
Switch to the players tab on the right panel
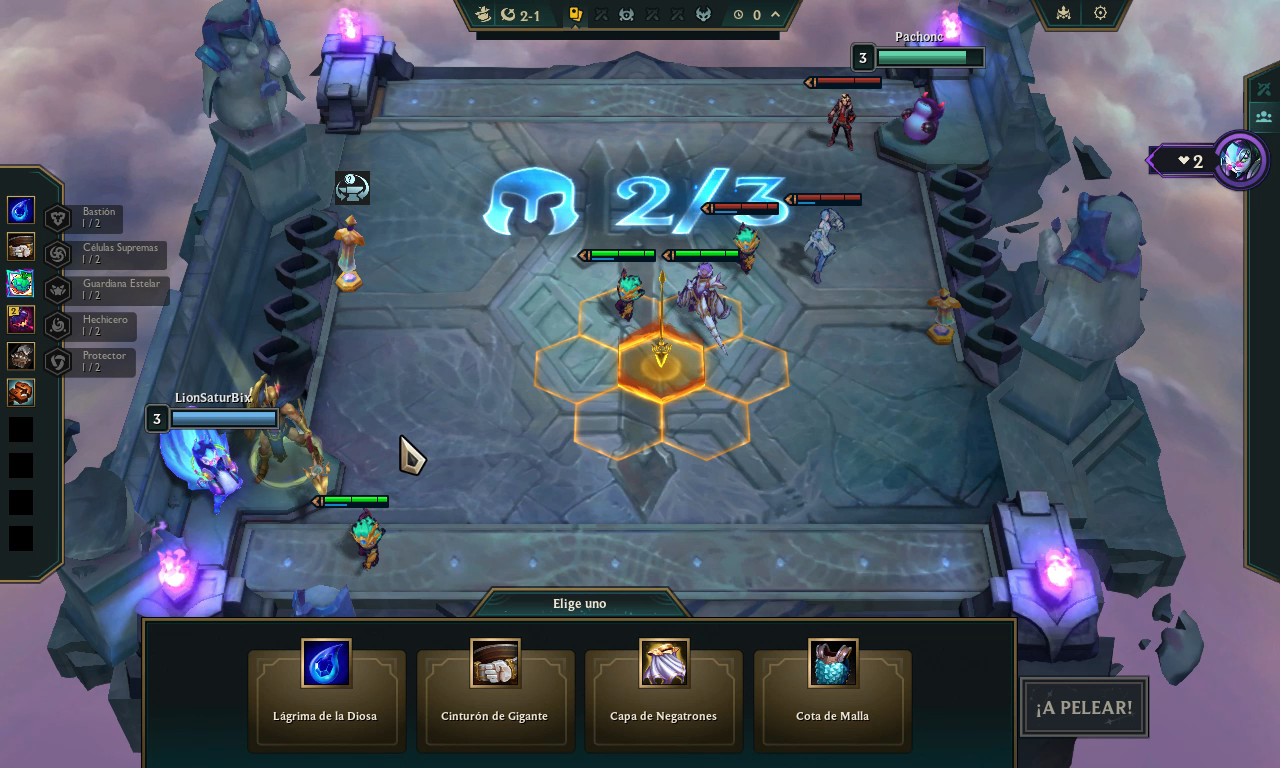click(1263, 116)
